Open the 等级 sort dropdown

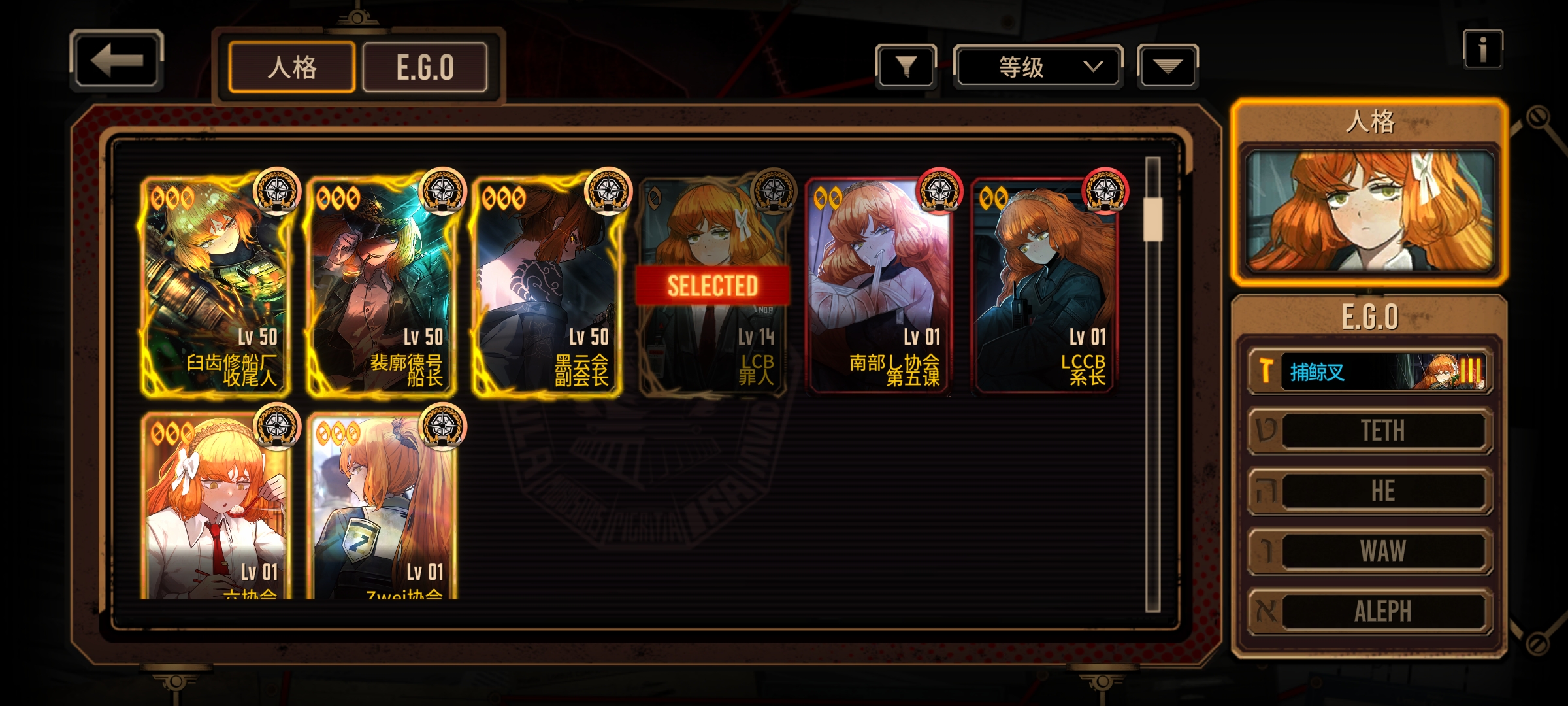[x=1038, y=66]
